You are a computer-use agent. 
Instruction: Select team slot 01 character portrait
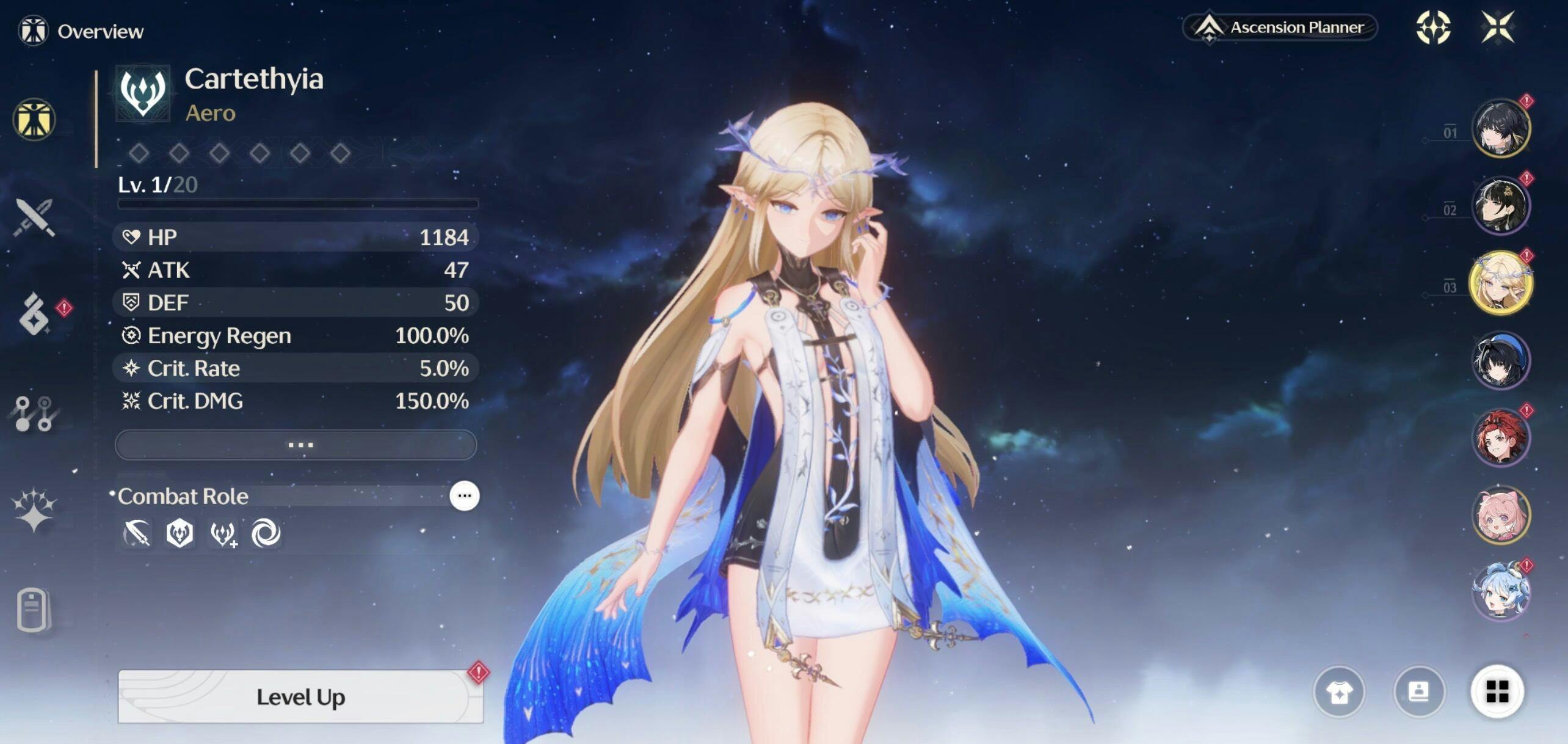coord(1500,128)
